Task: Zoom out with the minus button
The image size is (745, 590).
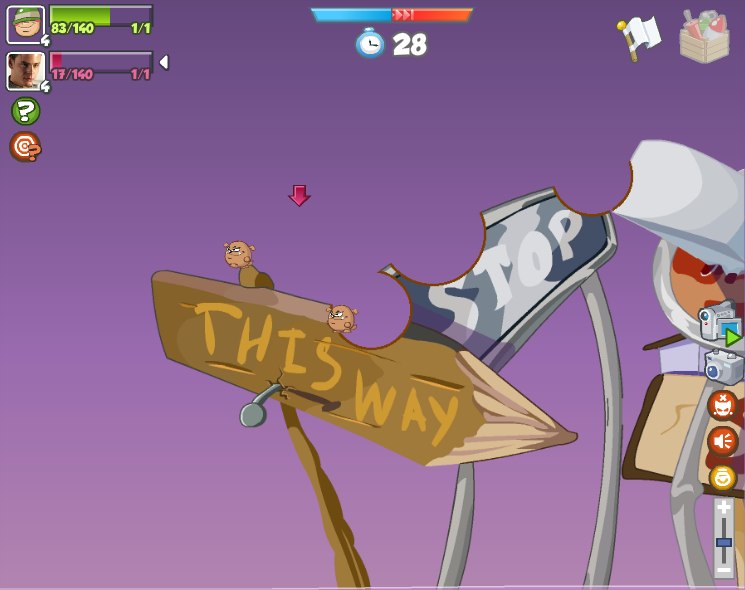Action: [x=723, y=569]
